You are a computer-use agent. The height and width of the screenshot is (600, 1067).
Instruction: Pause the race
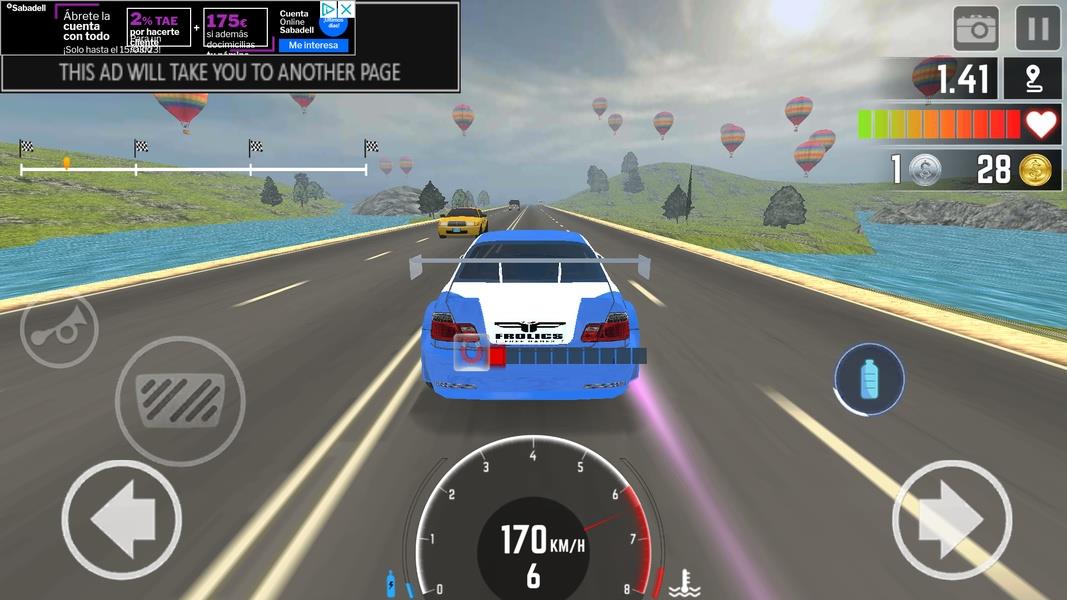tap(1038, 28)
